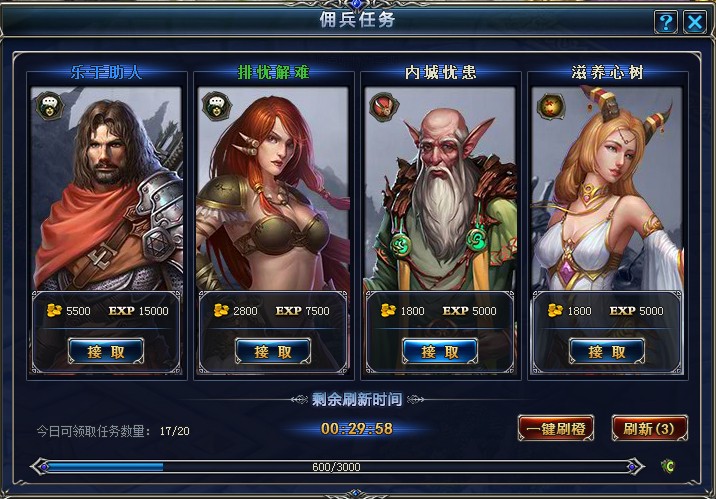The width and height of the screenshot is (716, 499).
Task: Click the 刷新 (3) refresh button
Action: [x=649, y=428]
